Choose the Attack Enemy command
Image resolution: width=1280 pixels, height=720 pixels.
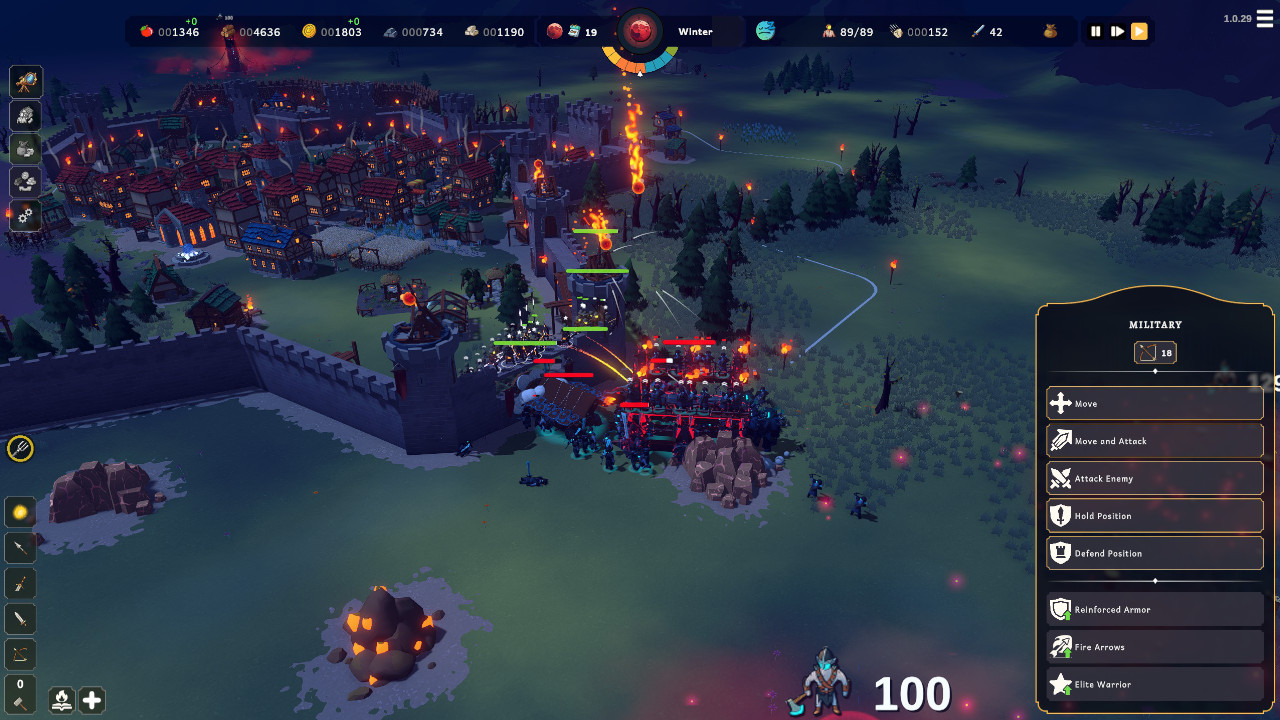pos(1154,479)
